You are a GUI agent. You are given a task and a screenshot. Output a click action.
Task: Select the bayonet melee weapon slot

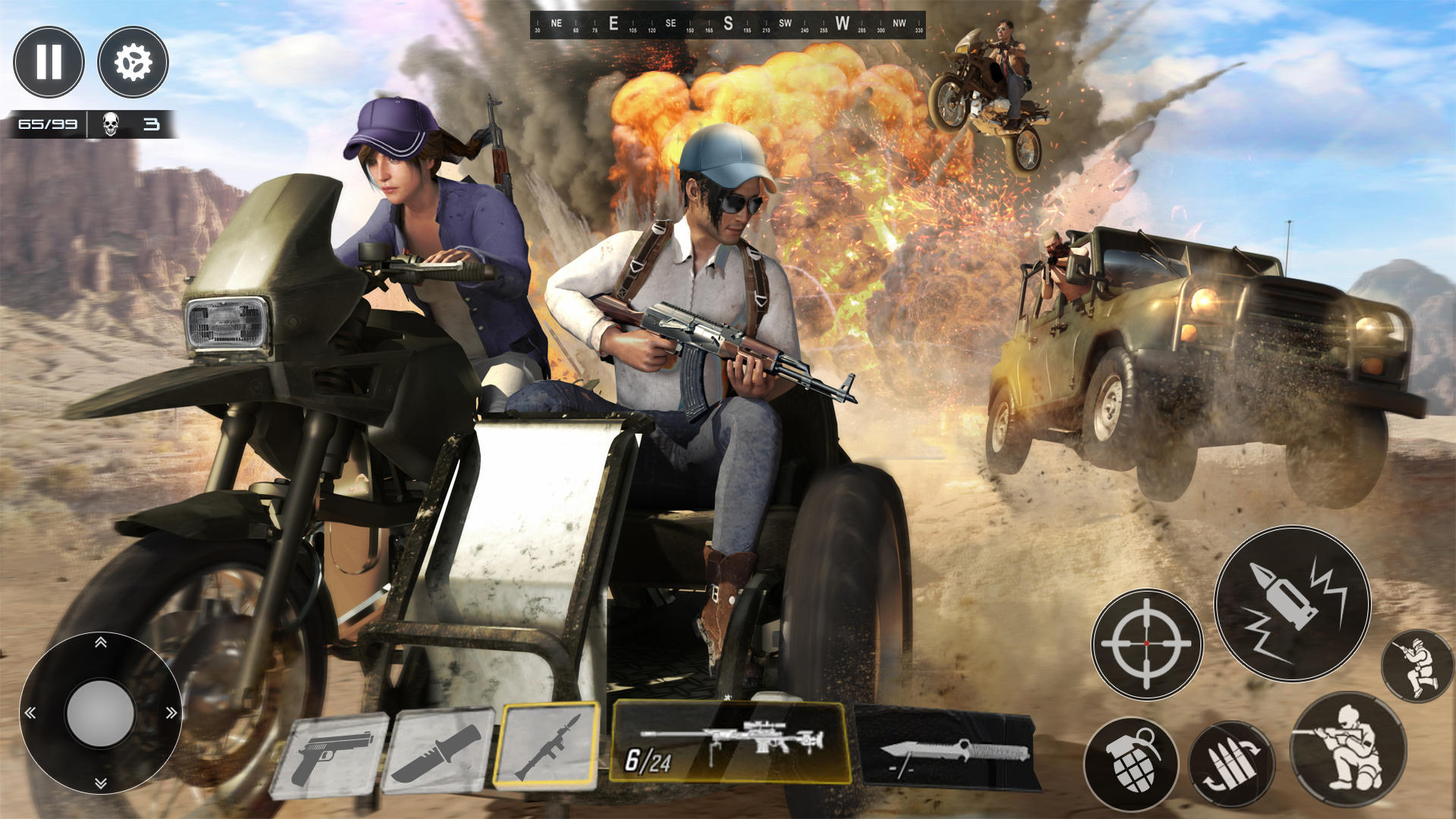tap(948, 751)
